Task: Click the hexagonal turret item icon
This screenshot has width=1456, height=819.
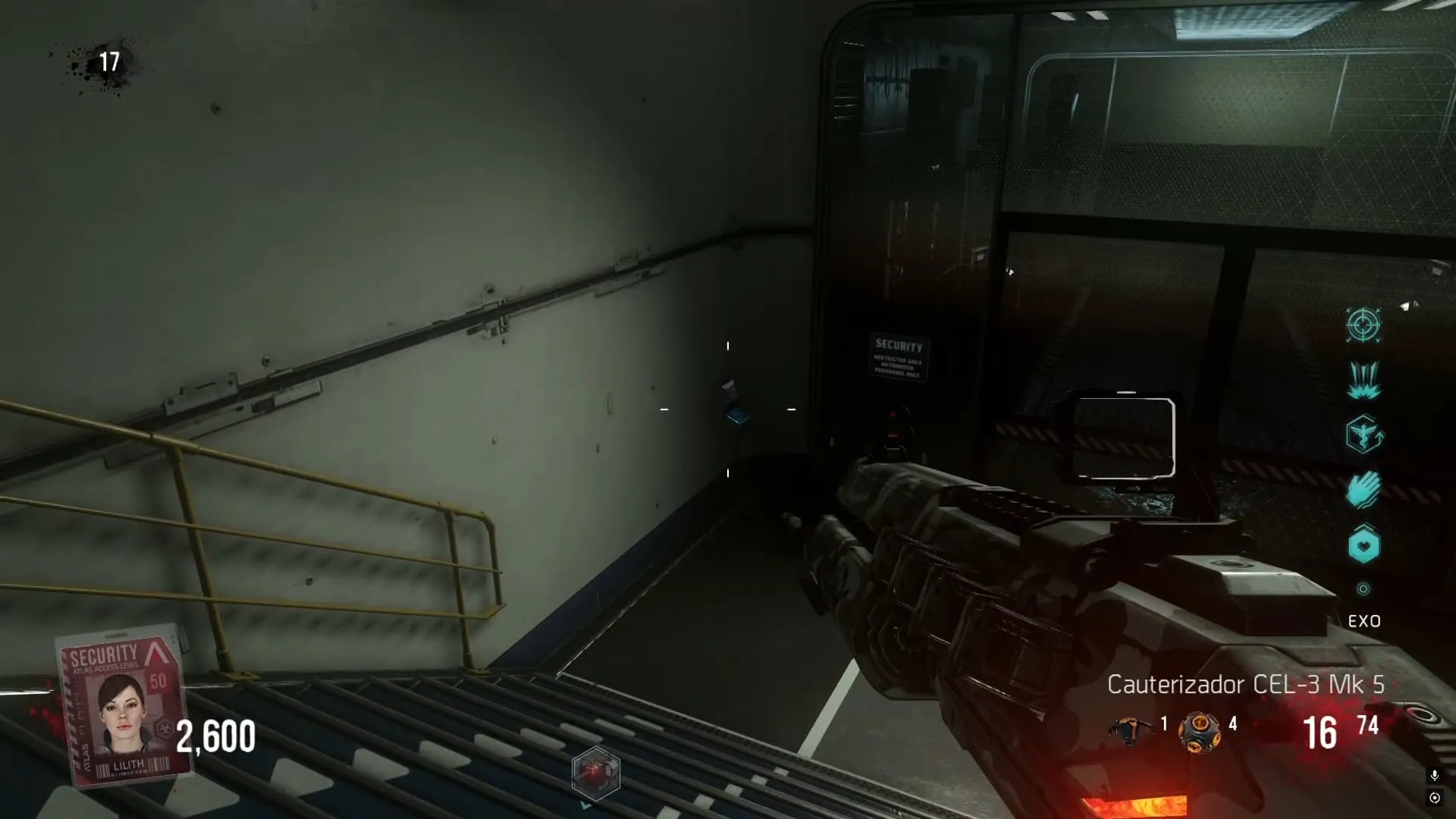Action: (x=596, y=773)
